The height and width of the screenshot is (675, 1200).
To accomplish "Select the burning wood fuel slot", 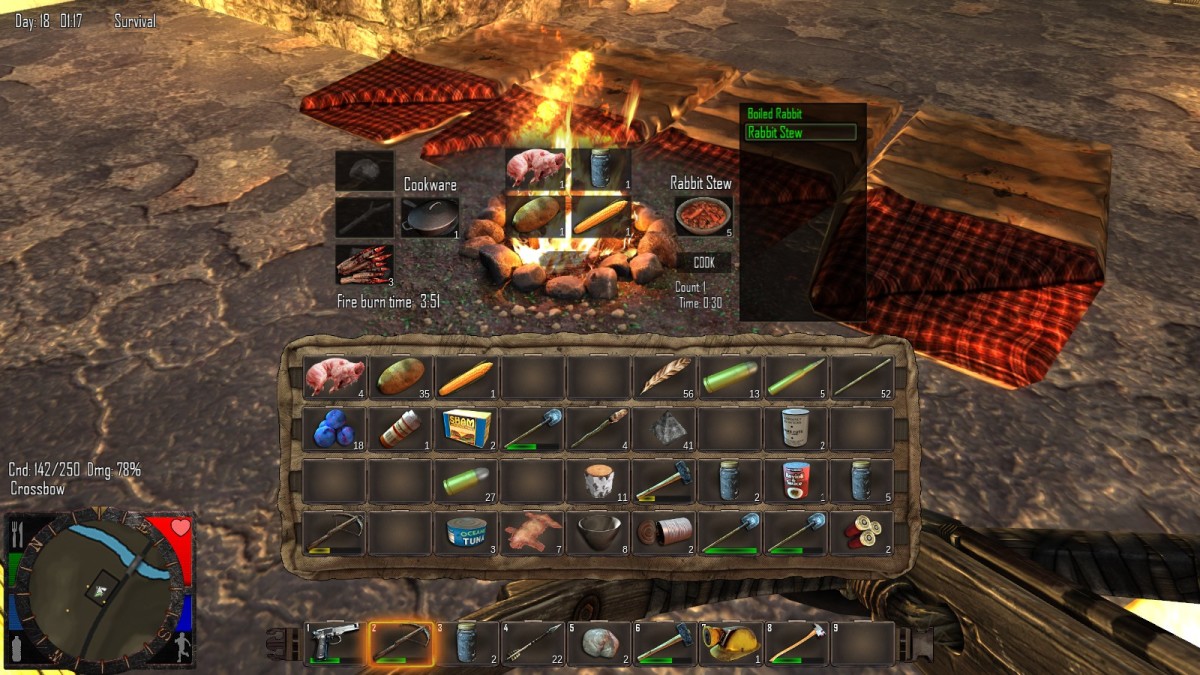I will tap(364, 263).
